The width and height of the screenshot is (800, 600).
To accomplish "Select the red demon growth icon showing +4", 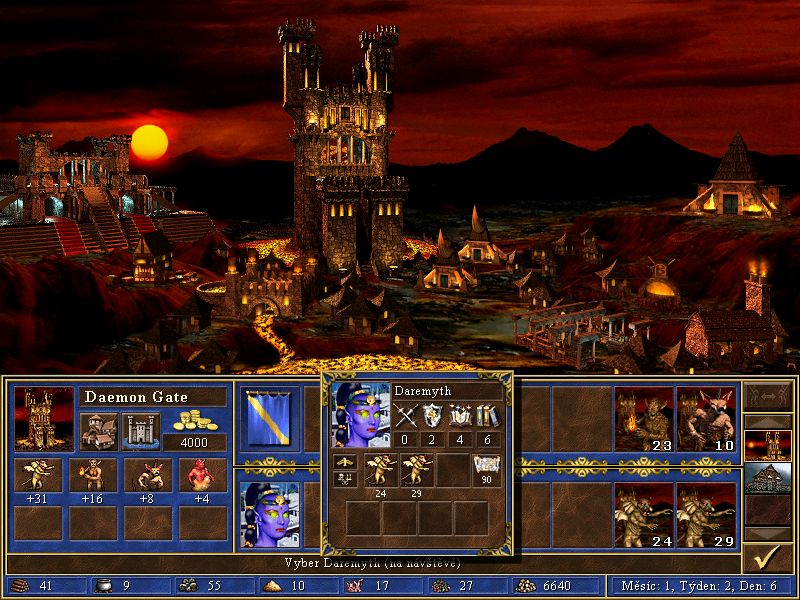I will pyautogui.click(x=202, y=475).
